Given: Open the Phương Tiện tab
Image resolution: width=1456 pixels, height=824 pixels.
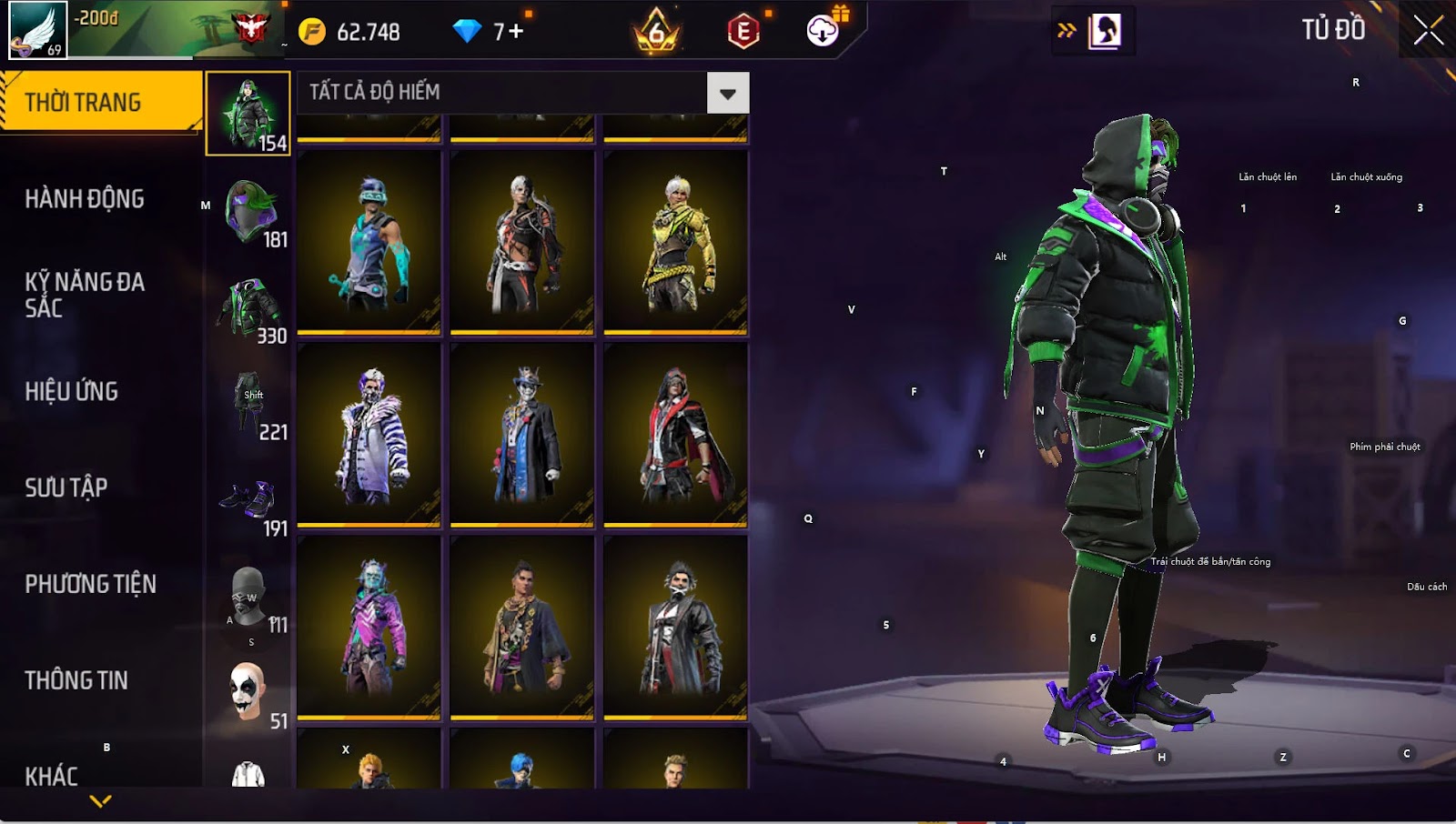Looking at the screenshot, I should (x=90, y=584).
